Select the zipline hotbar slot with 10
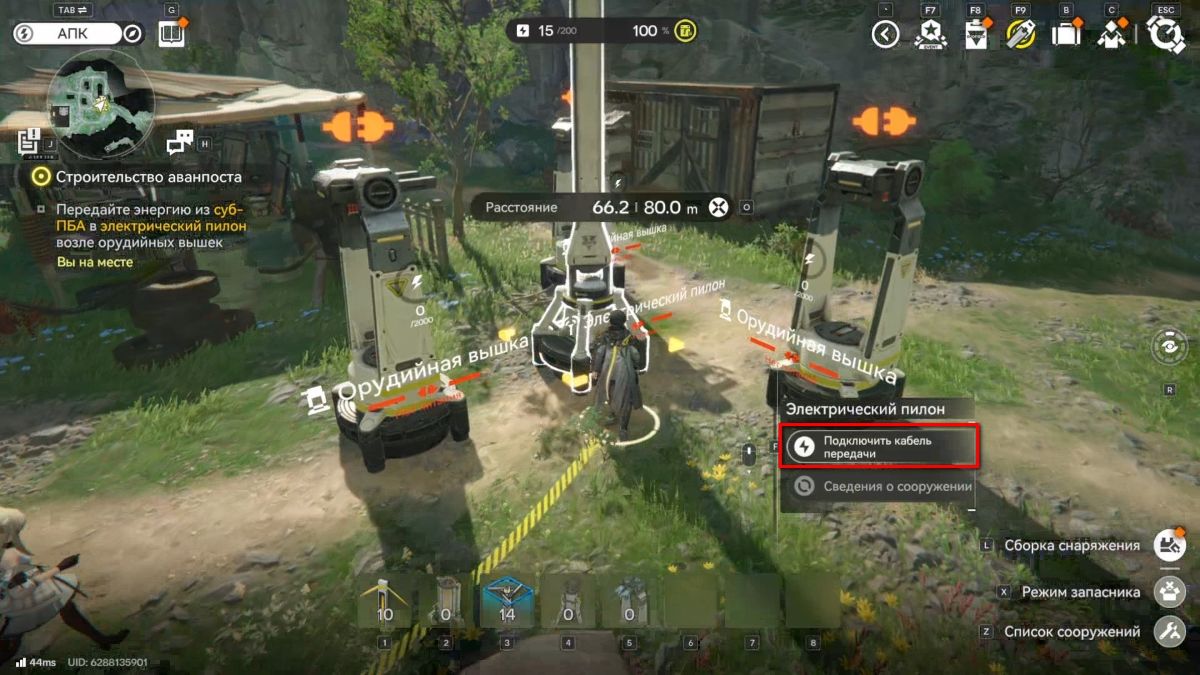Image resolution: width=1200 pixels, height=675 pixels. click(x=384, y=600)
